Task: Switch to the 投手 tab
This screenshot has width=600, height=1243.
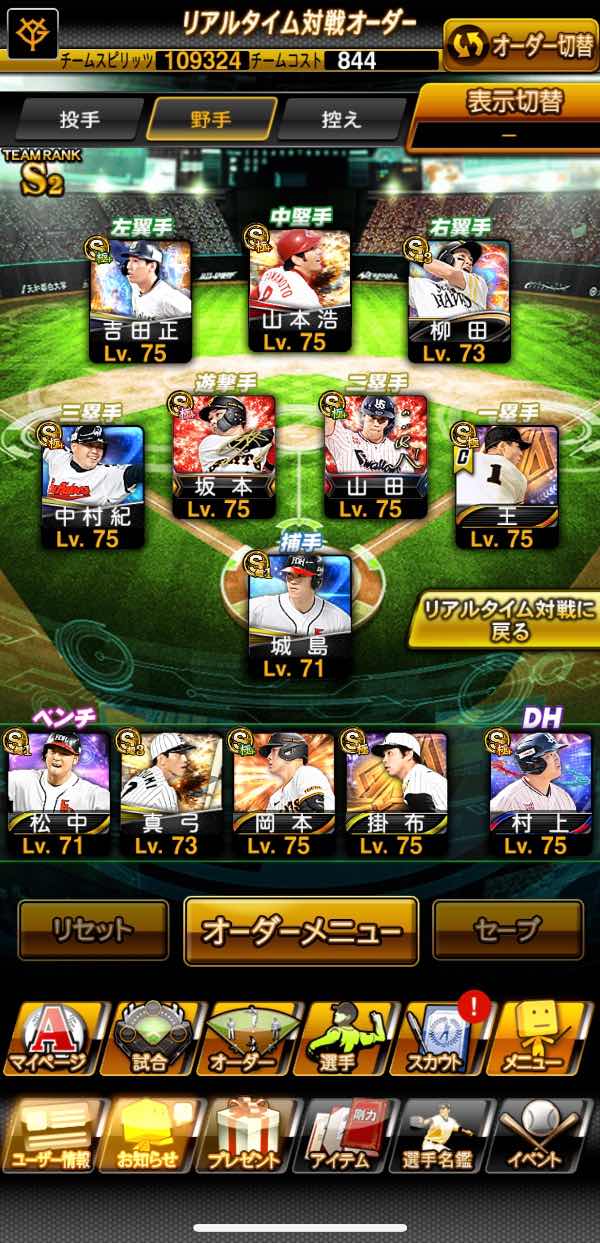Action: click(80, 120)
